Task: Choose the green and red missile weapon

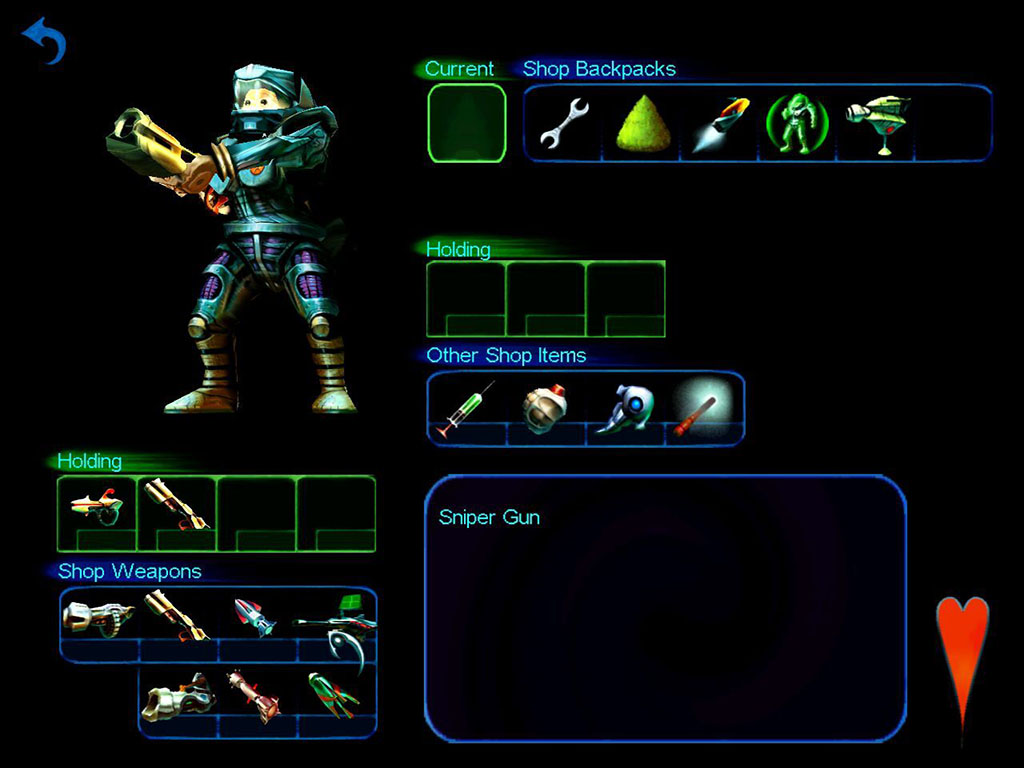Action: (x=334, y=696)
